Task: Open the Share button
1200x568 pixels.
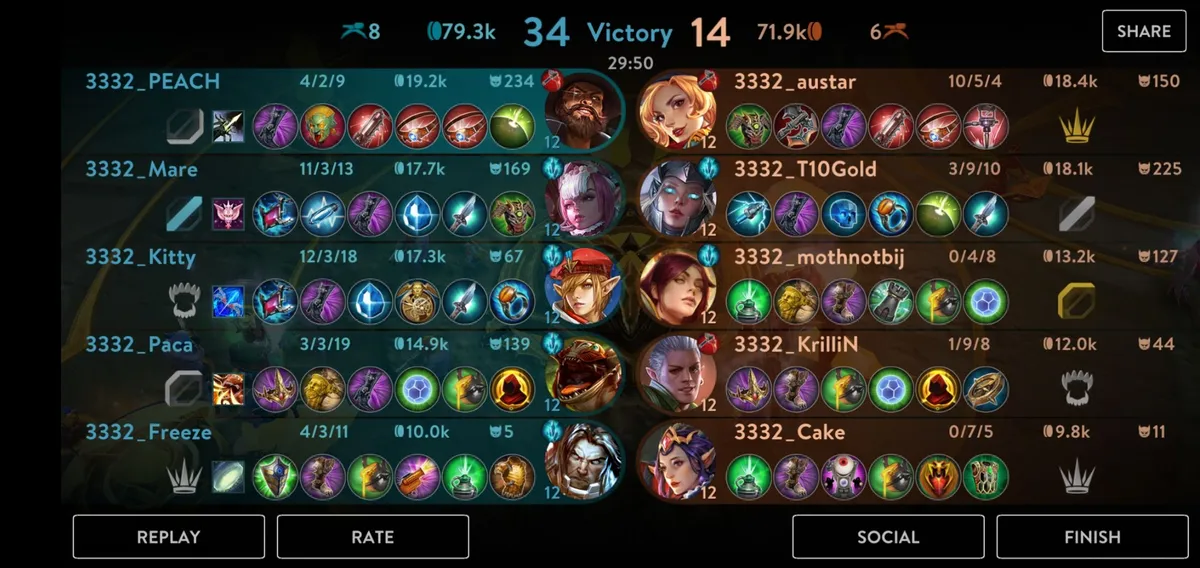Action: (1143, 31)
